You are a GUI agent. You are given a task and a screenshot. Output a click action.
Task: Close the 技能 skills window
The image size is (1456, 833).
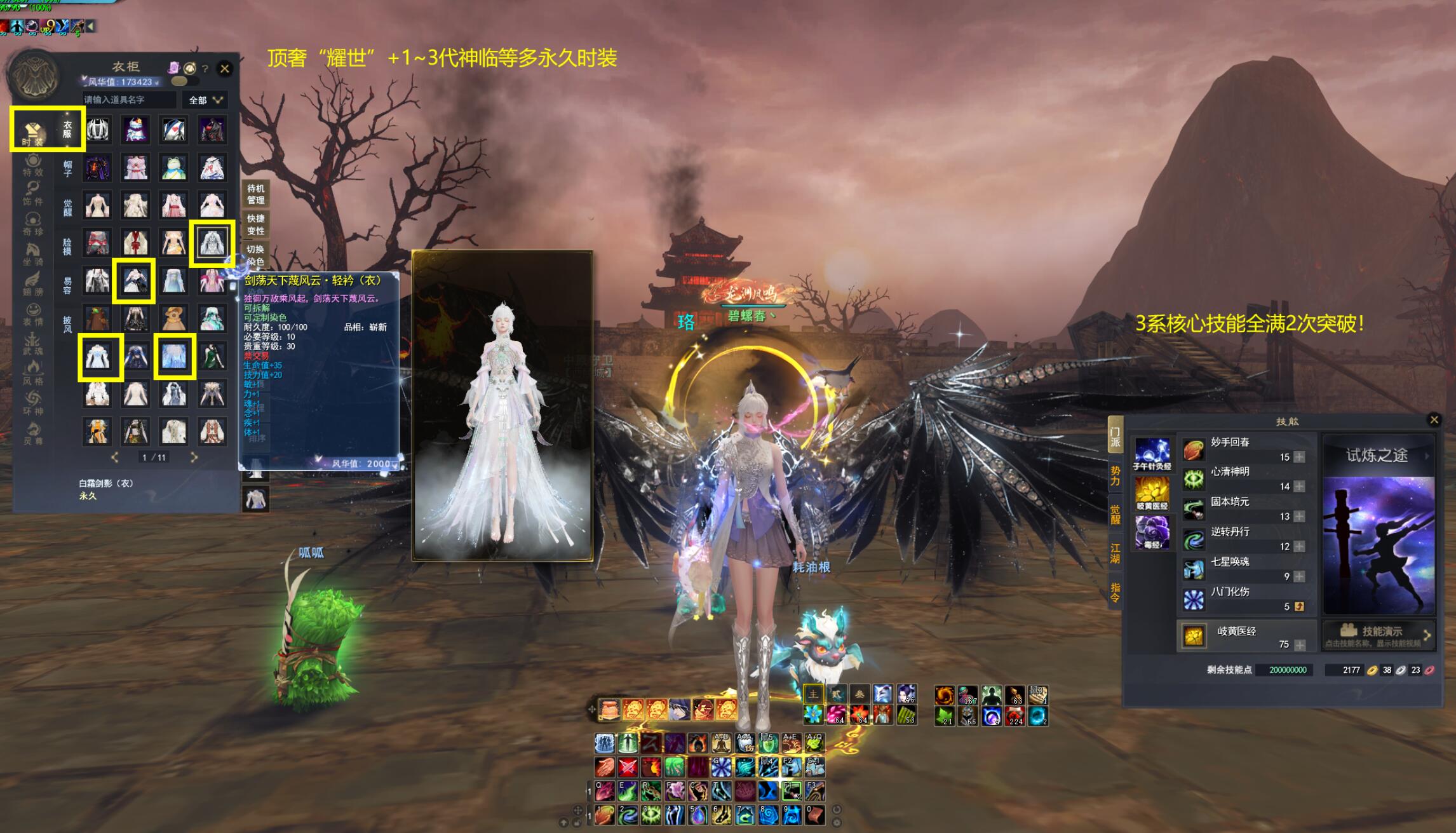tap(1434, 419)
